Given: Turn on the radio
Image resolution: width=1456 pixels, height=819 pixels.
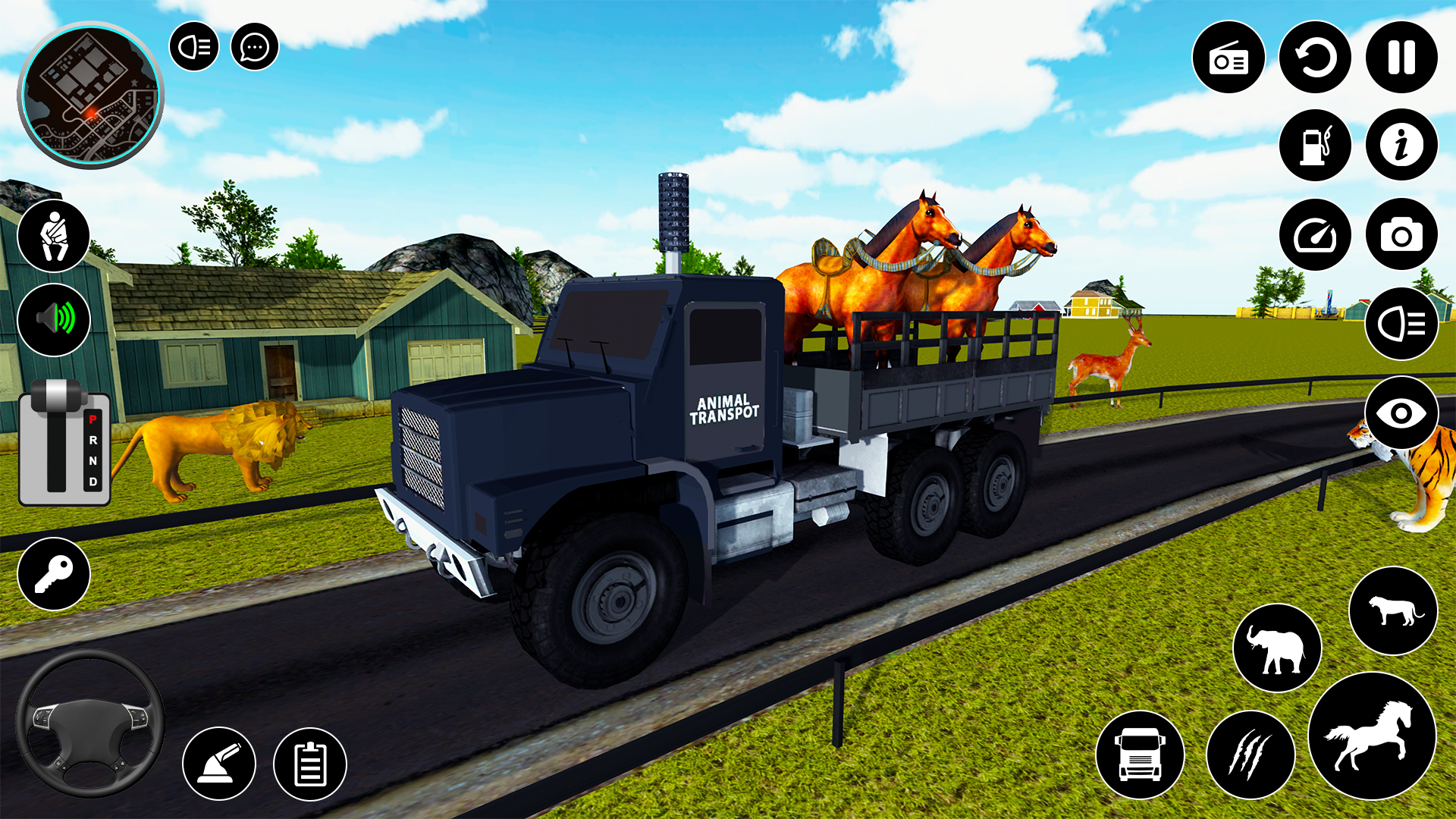Looking at the screenshot, I should coord(1228,58).
